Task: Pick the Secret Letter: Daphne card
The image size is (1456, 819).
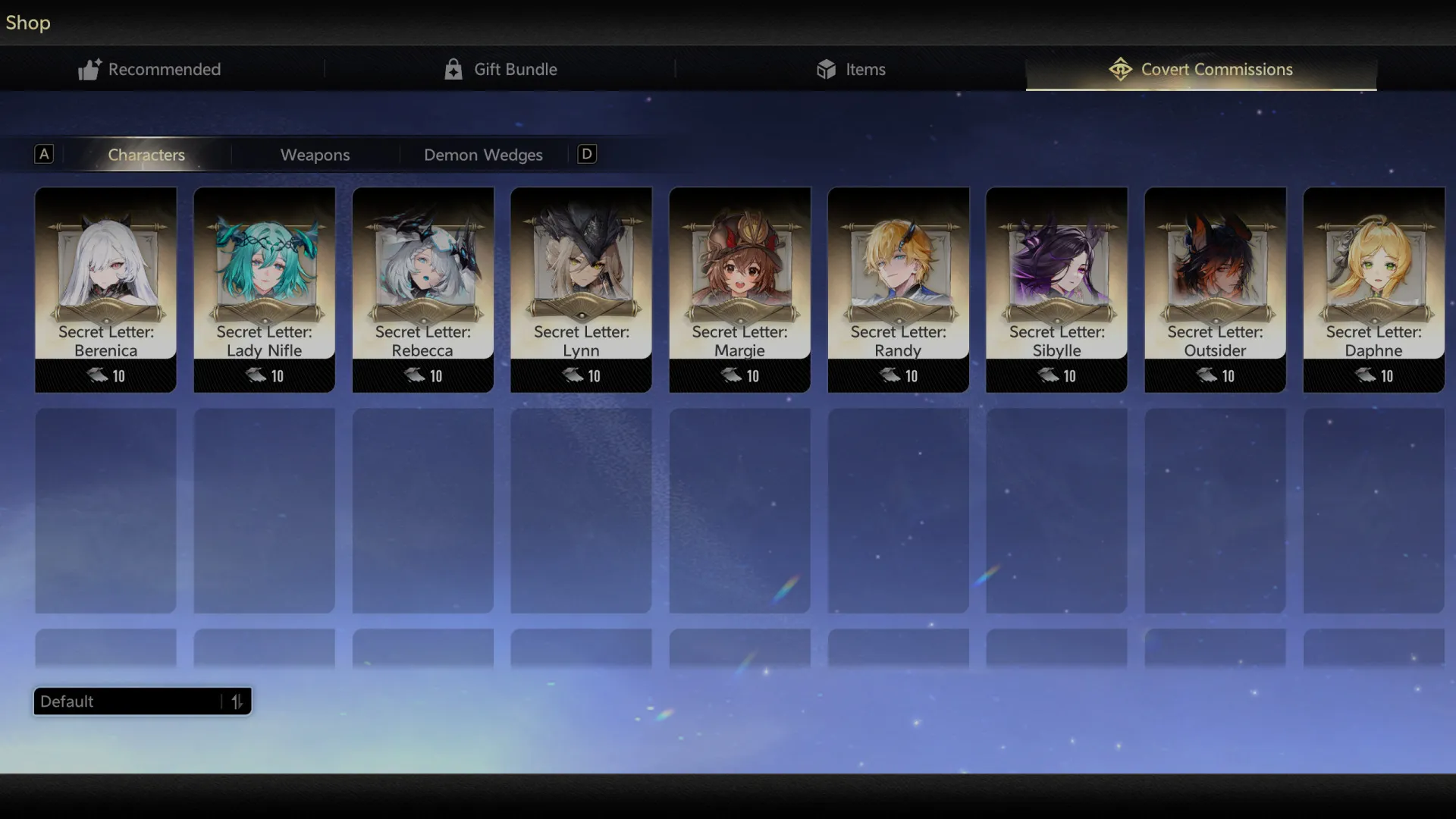Action: pyautogui.click(x=1373, y=289)
